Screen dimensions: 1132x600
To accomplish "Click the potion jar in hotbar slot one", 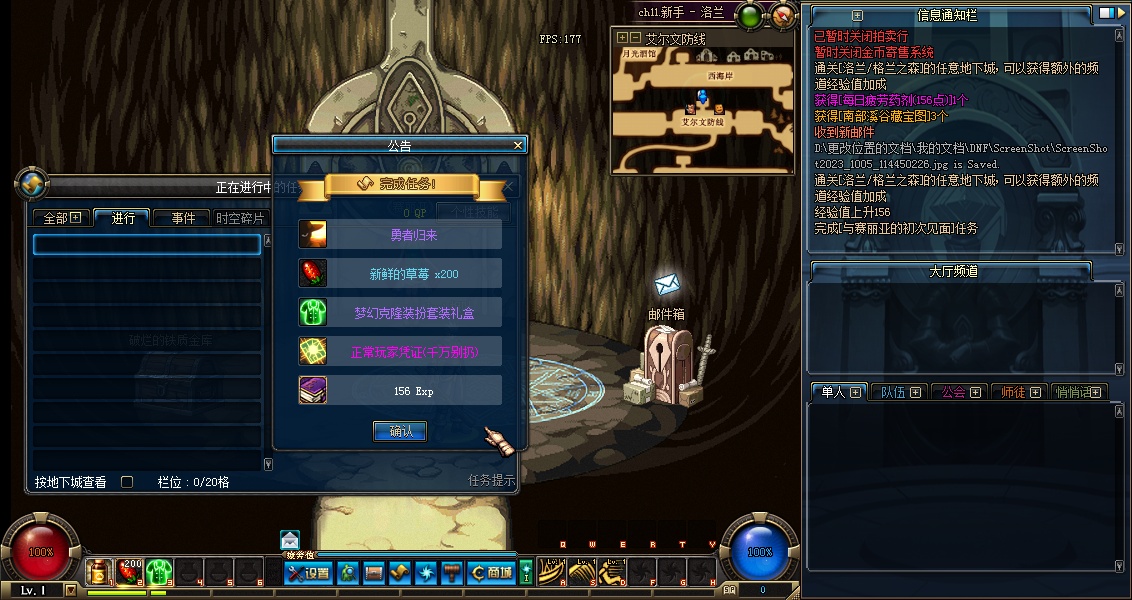I will pyautogui.click(x=99, y=572).
